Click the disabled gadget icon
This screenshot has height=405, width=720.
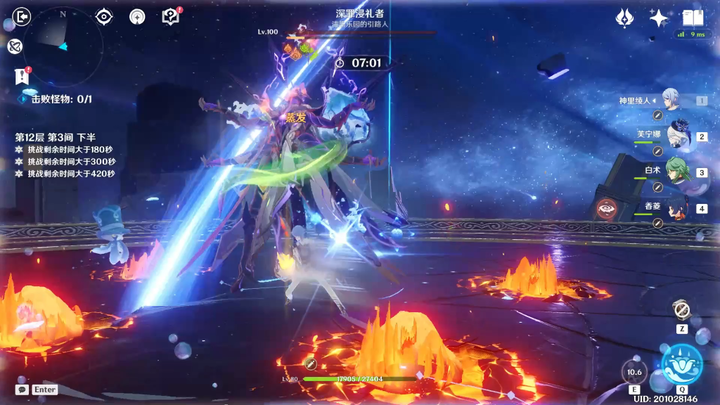pyautogui.click(x=681, y=310)
